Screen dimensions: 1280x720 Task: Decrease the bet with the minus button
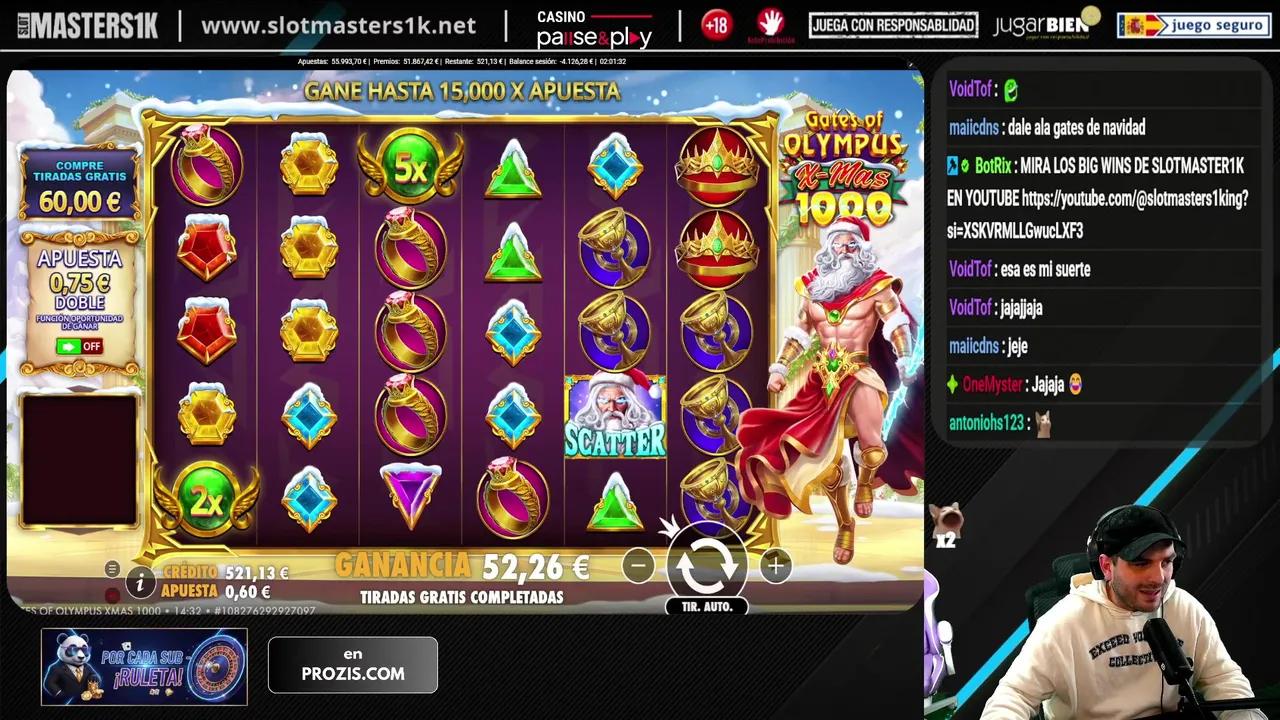[x=638, y=565]
